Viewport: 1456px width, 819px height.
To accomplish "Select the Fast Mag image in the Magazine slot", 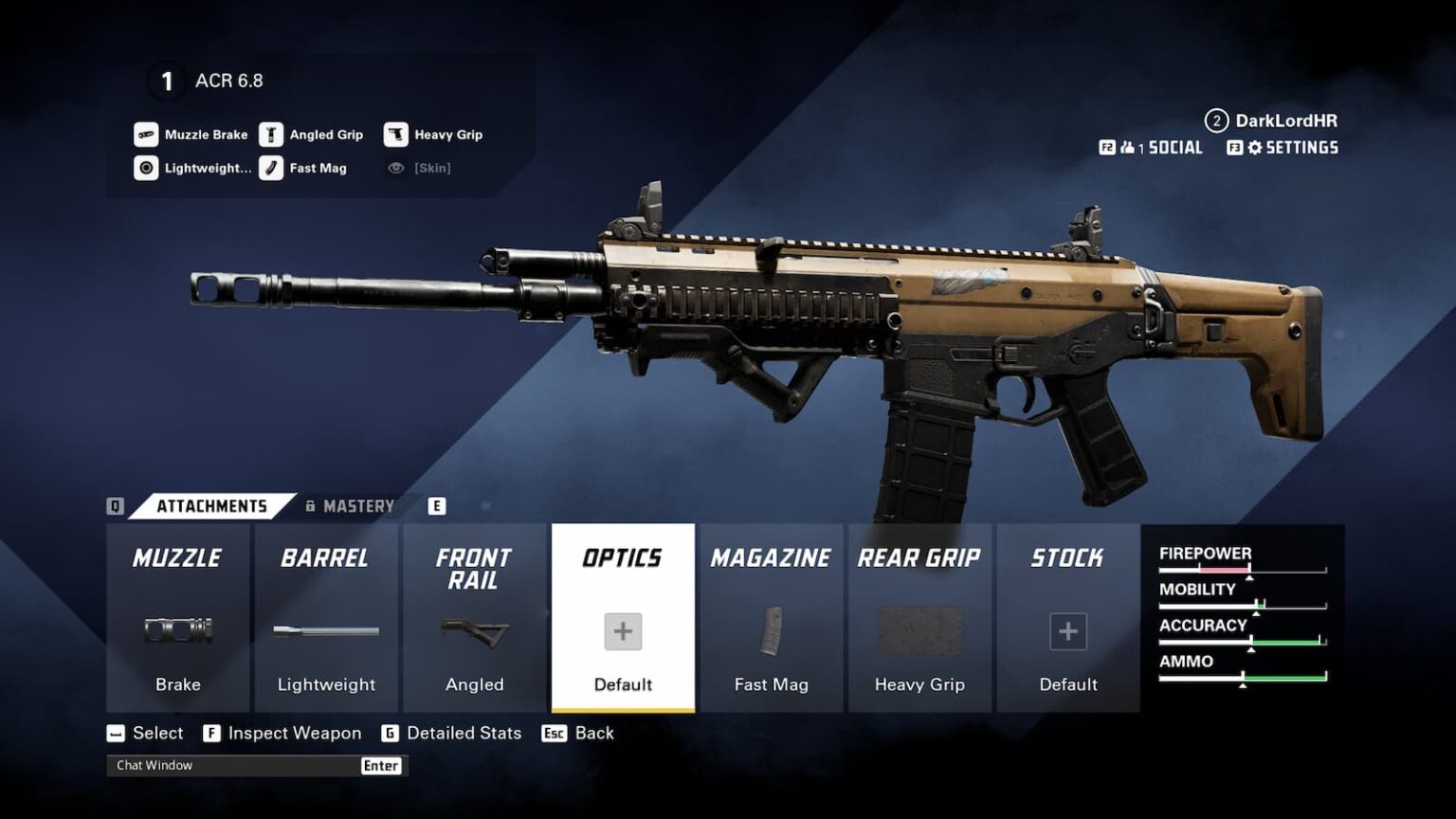I will (772, 629).
